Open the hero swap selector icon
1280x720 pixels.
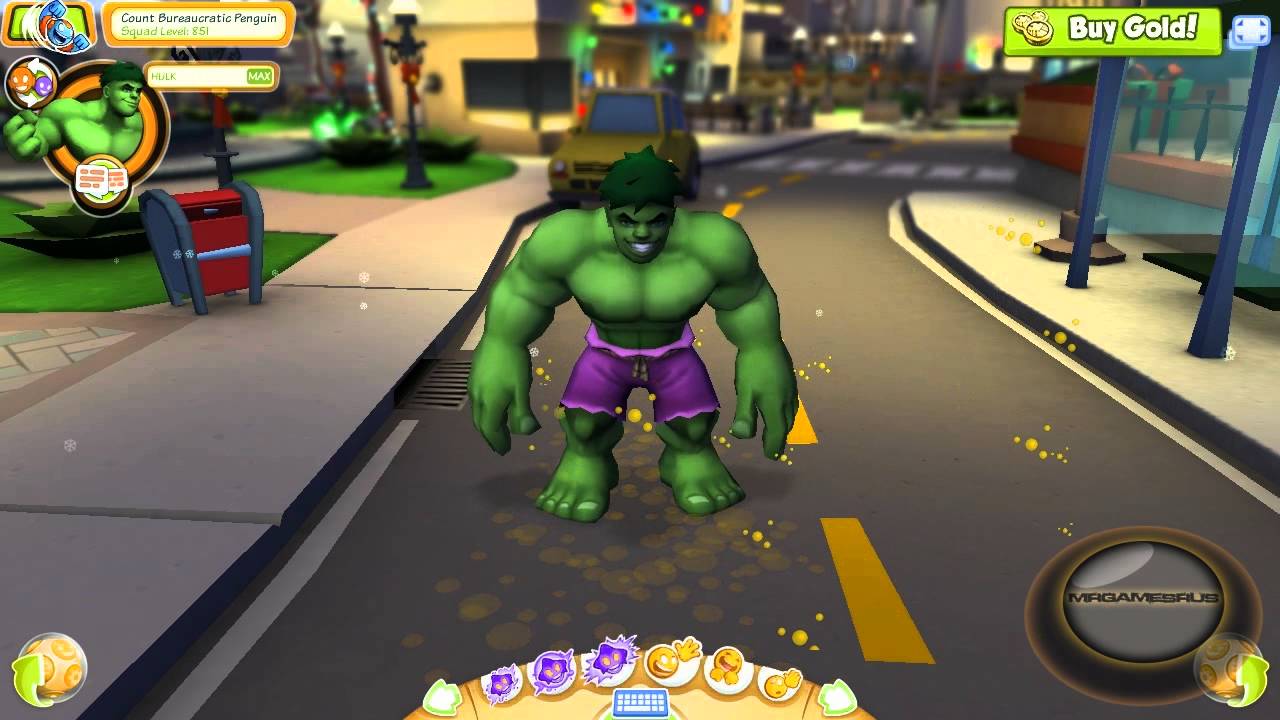(33, 83)
